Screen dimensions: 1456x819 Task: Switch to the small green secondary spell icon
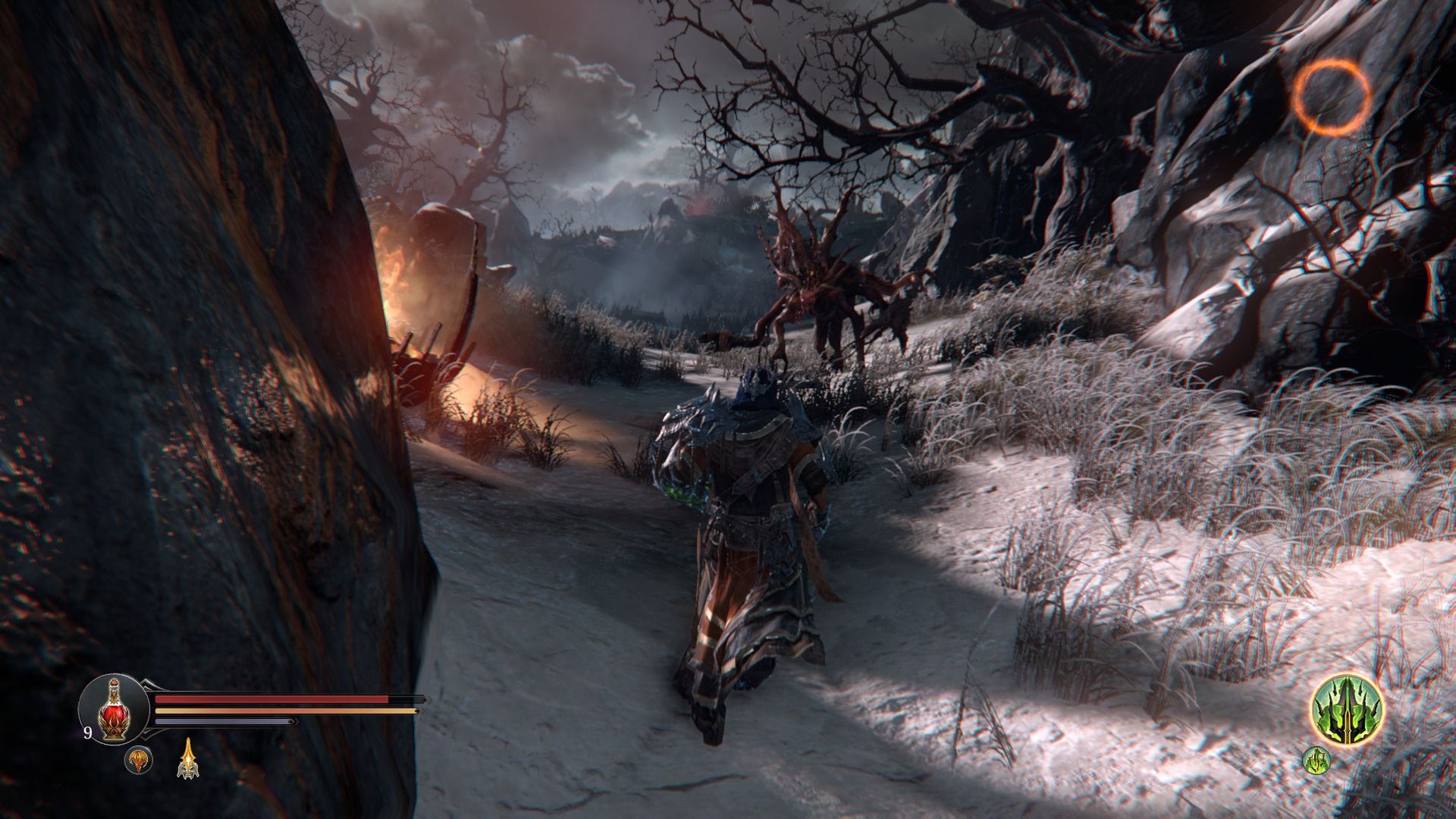click(x=1316, y=760)
